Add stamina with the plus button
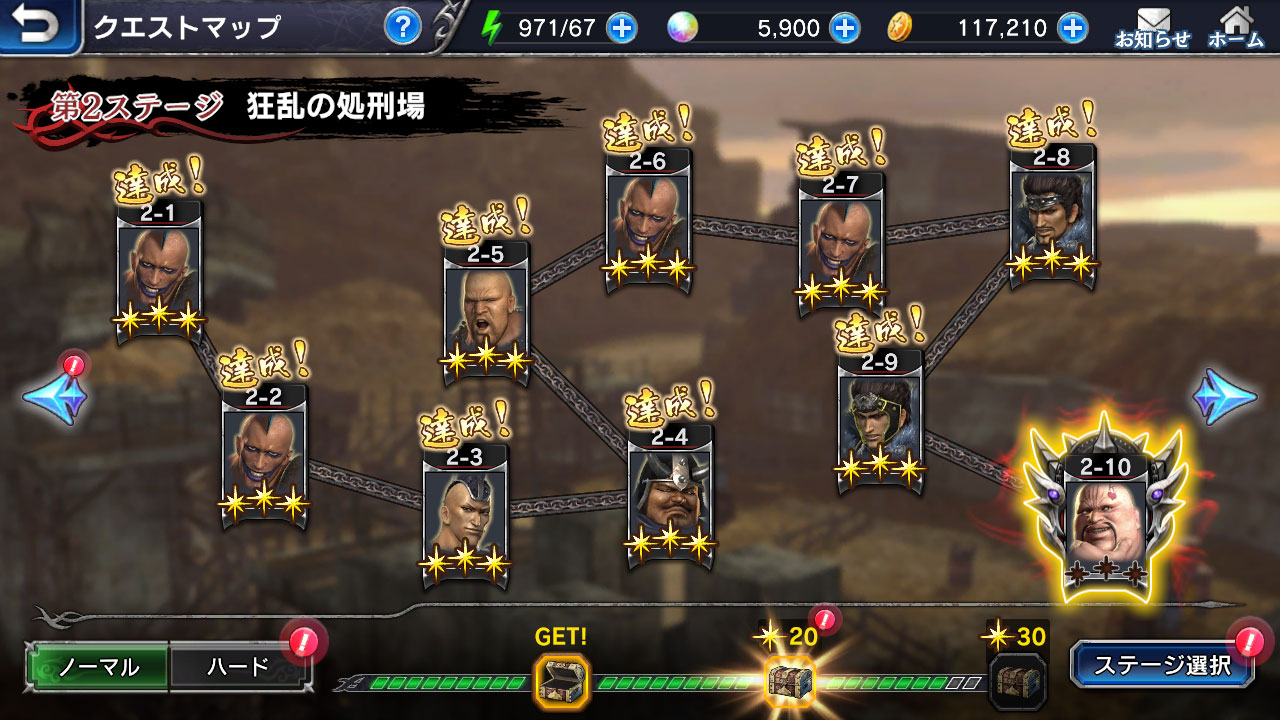This screenshot has width=1280, height=720. [x=622, y=28]
